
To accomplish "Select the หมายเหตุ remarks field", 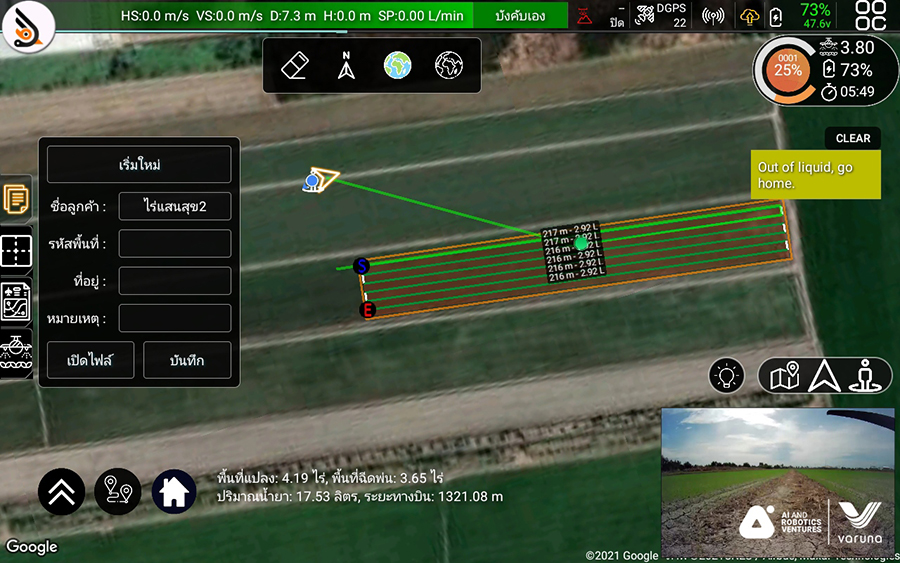I will point(175,319).
